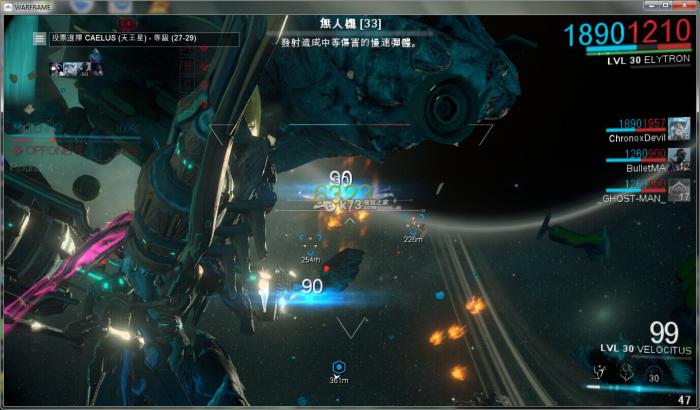Image resolution: width=700 pixels, height=410 pixels.
Task: Select GHOST-MAN's squad portrait
Action: (x=679, y=190)
